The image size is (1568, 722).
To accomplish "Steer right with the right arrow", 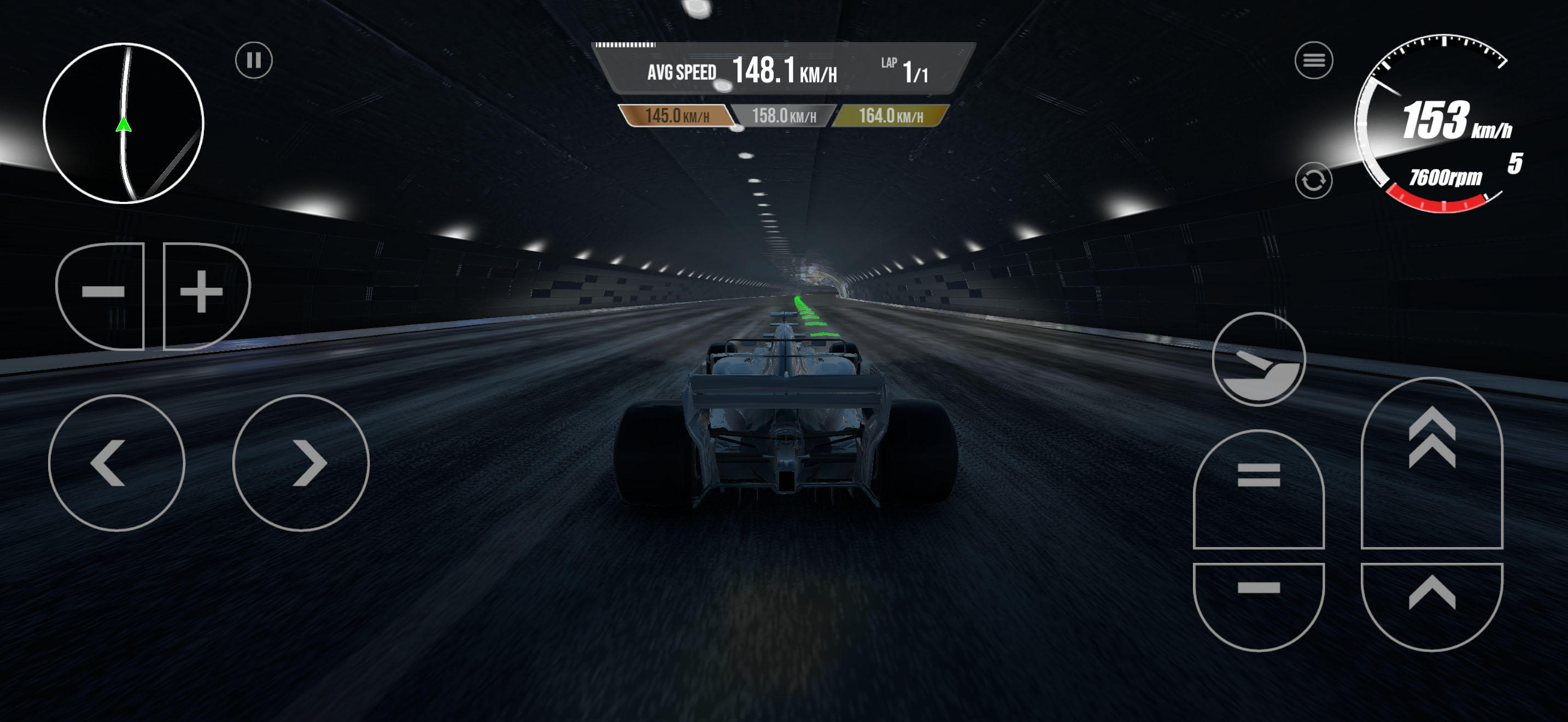I will click(x=301, y=463).
